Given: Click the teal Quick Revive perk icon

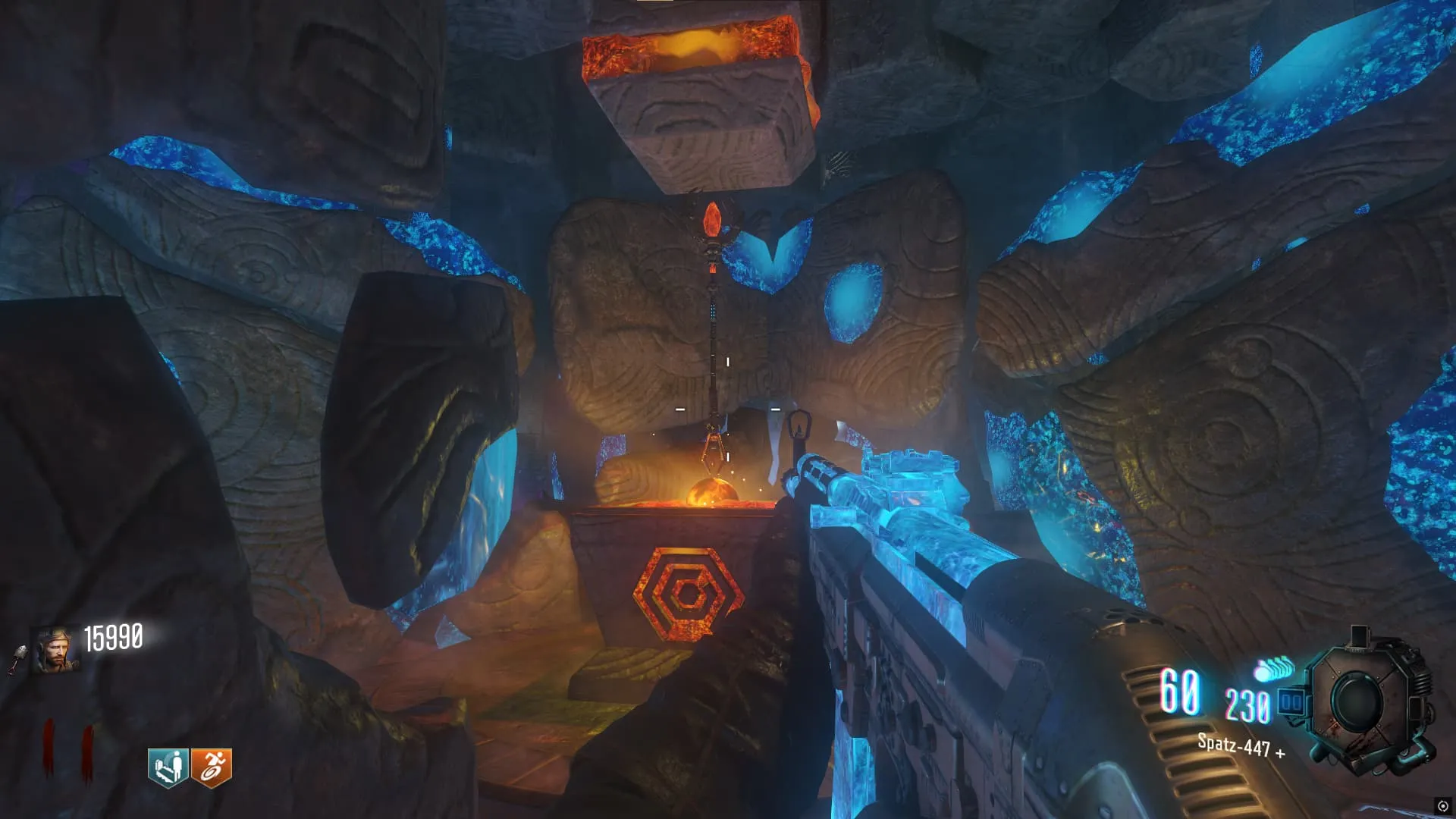Looking at the screenshot, I should (168, 767).
